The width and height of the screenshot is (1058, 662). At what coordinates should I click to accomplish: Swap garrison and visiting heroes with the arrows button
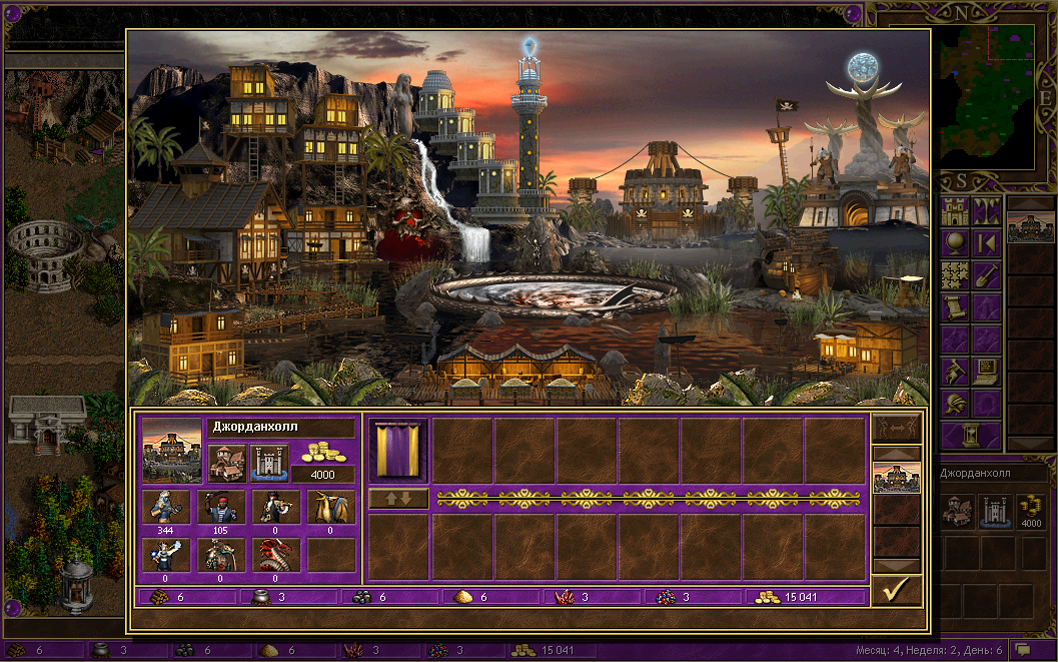click(x=398, y=497)
